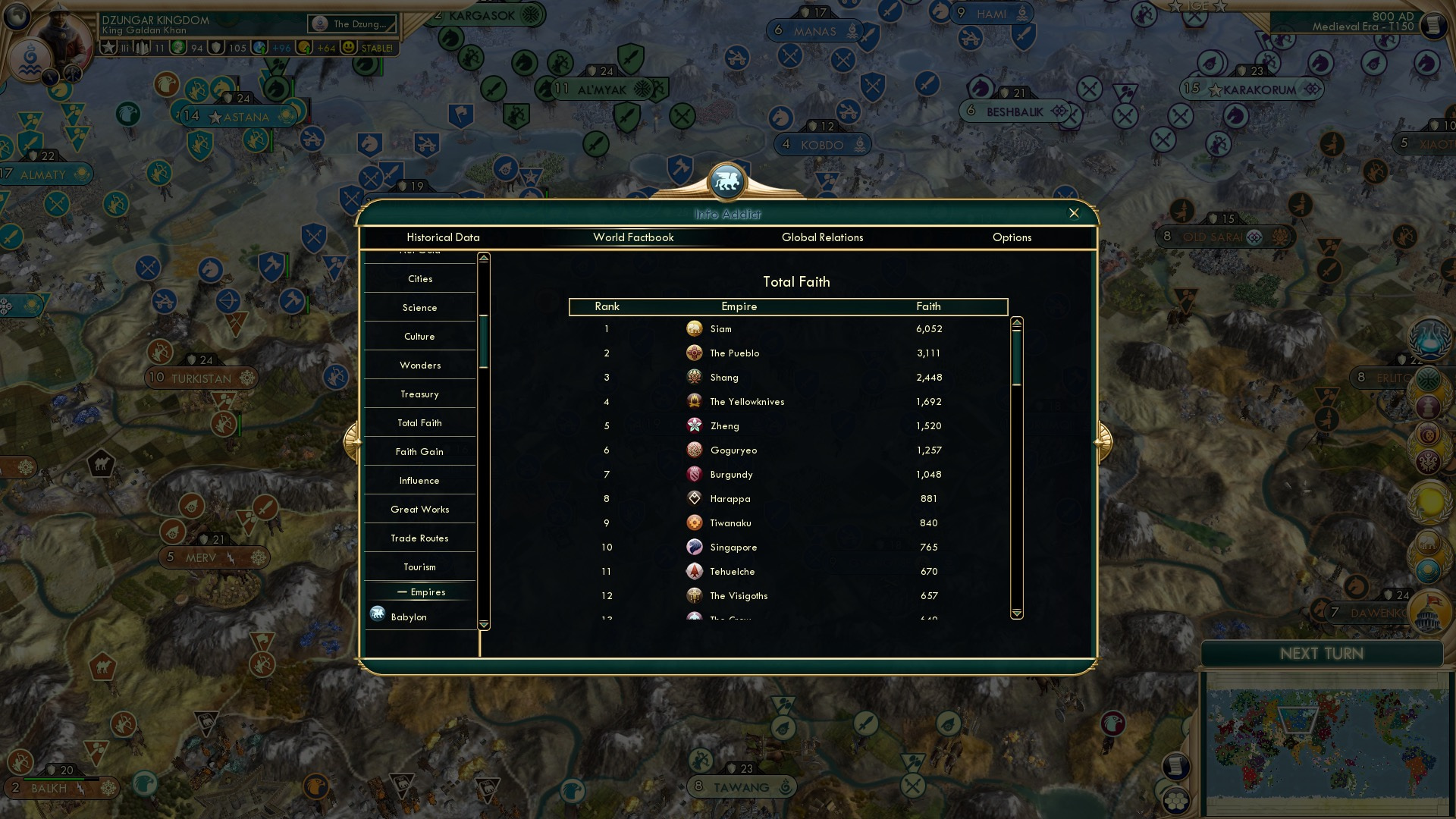Open diplomacy via the pagoda medallion icon

pos(1428,406)
